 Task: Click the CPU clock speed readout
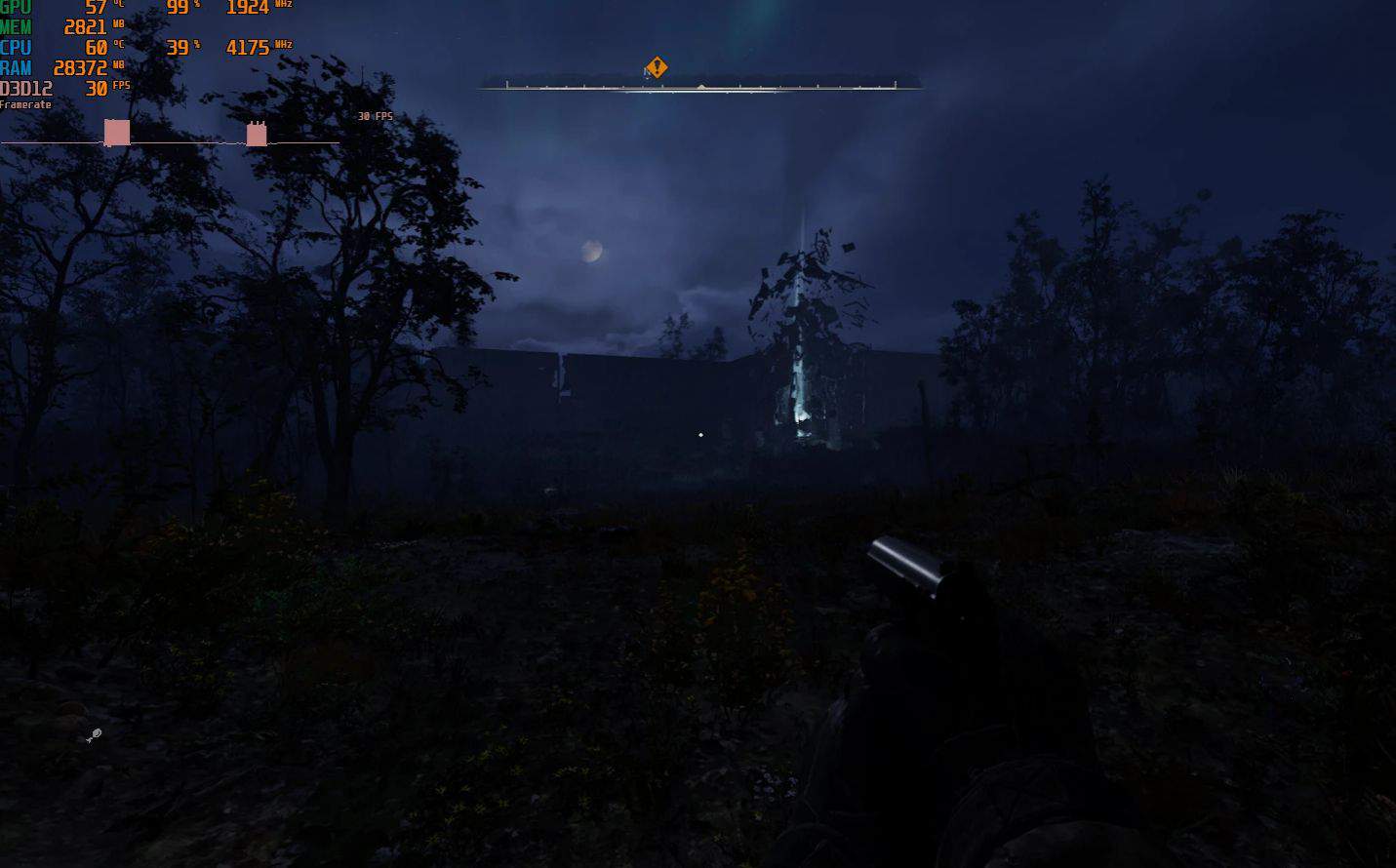[248, 47]
